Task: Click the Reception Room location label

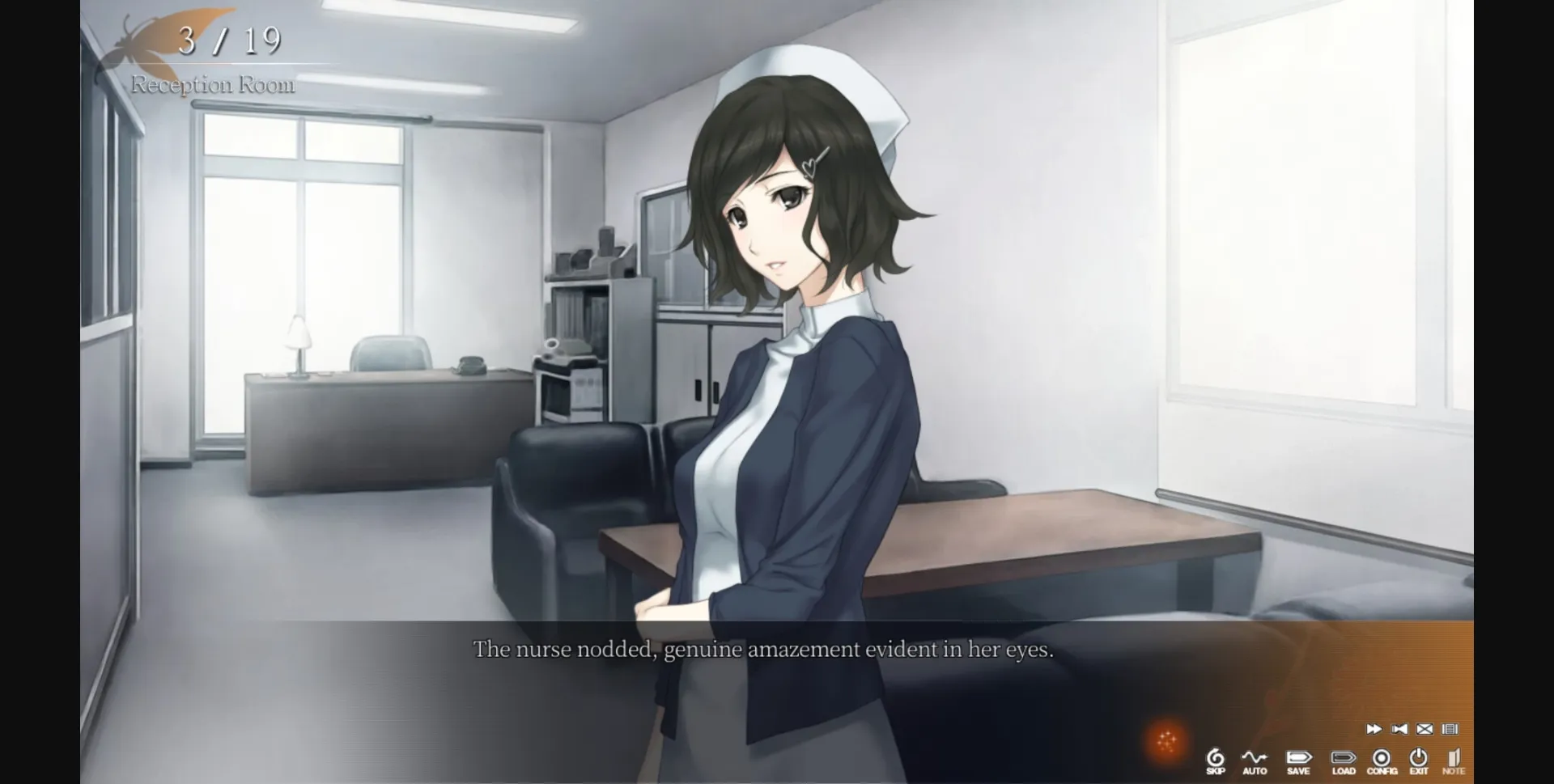Action: tap(214, 83)
